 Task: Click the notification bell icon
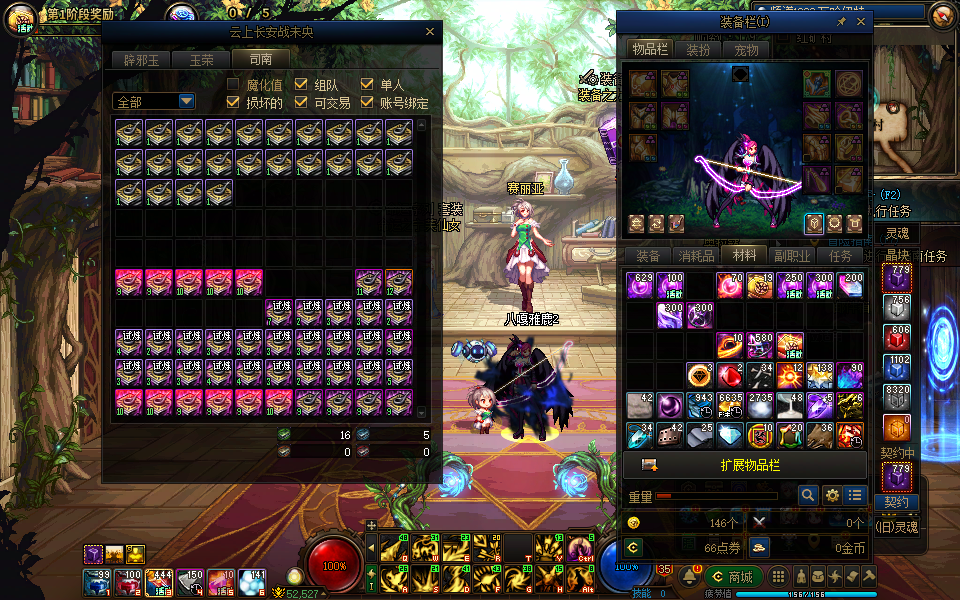[689, 576]
